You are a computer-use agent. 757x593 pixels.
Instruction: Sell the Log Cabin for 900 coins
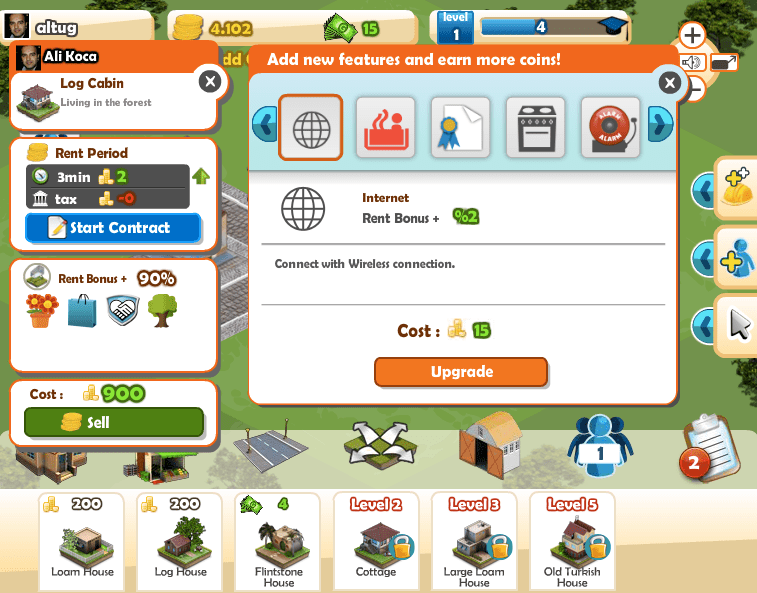(x=112, y=422)
